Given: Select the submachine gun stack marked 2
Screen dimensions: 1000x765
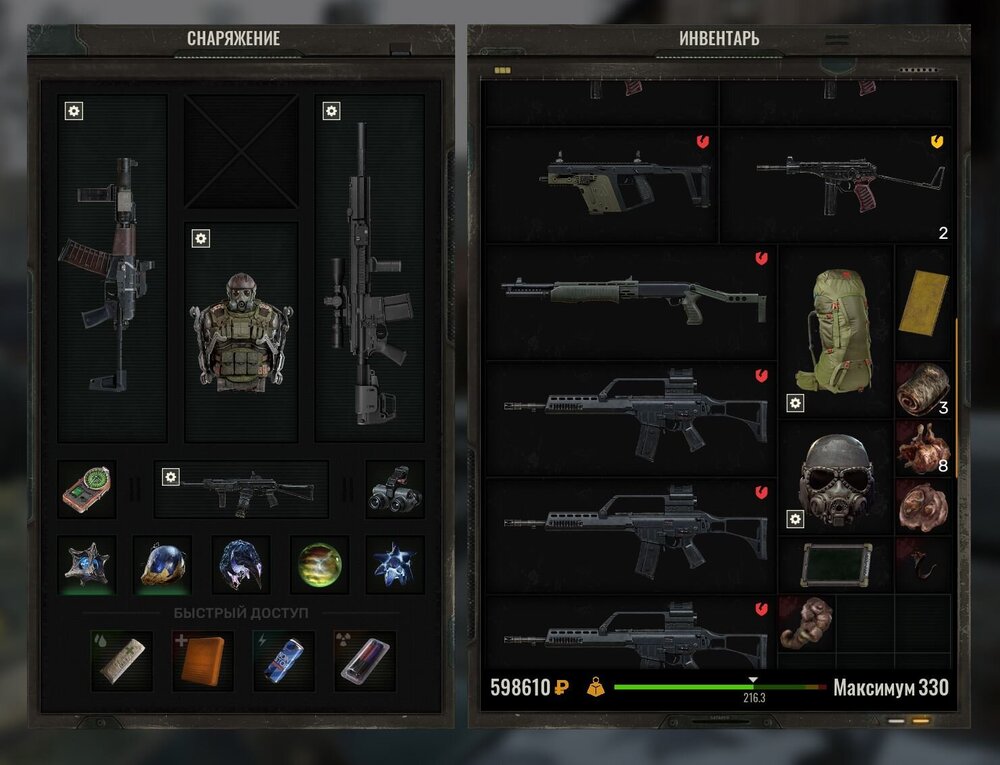Looking at the screenshot, I should click(836, 184).
